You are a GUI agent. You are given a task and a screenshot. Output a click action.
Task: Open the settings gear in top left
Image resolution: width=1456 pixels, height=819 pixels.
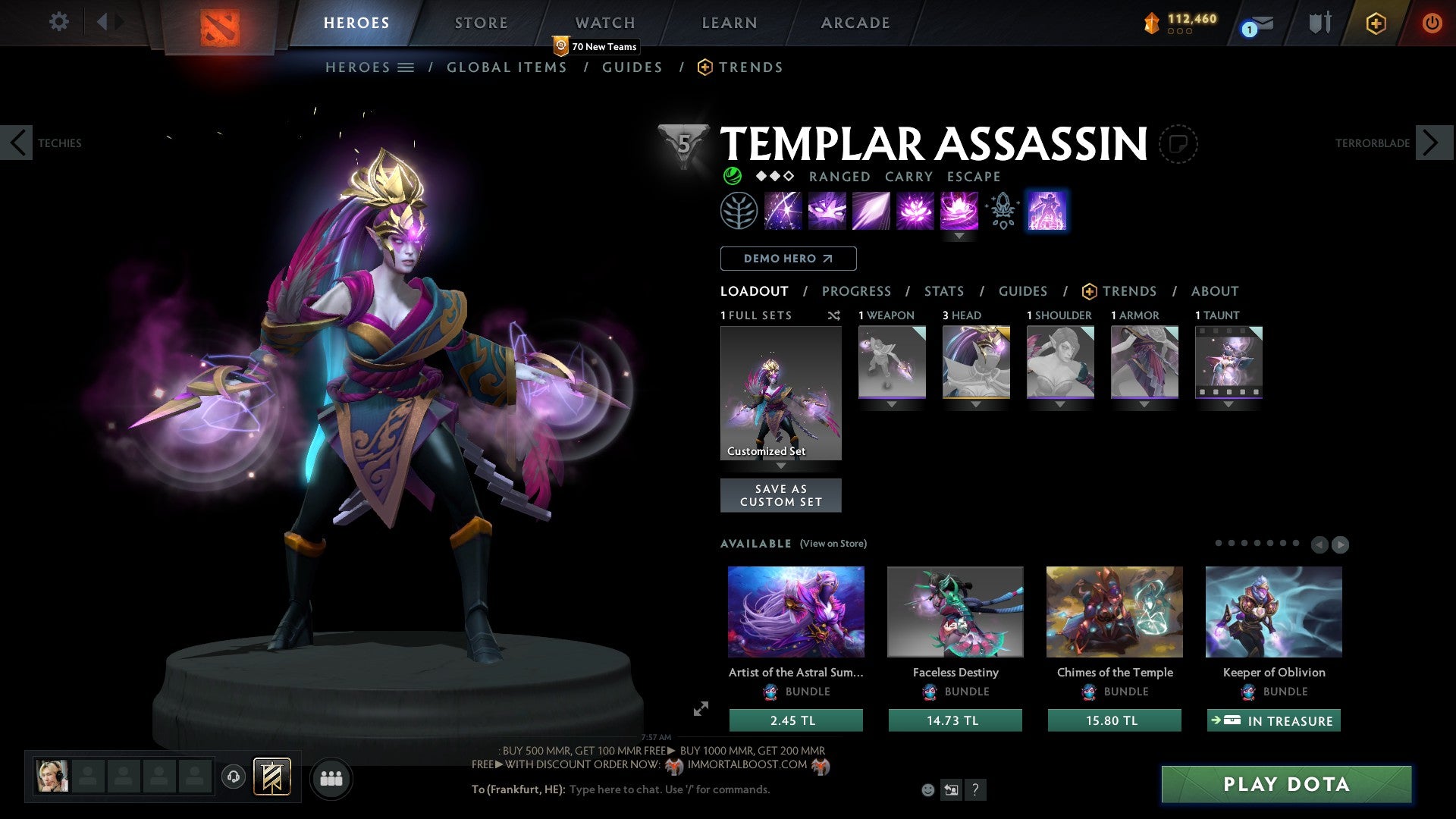pos(58,22)
